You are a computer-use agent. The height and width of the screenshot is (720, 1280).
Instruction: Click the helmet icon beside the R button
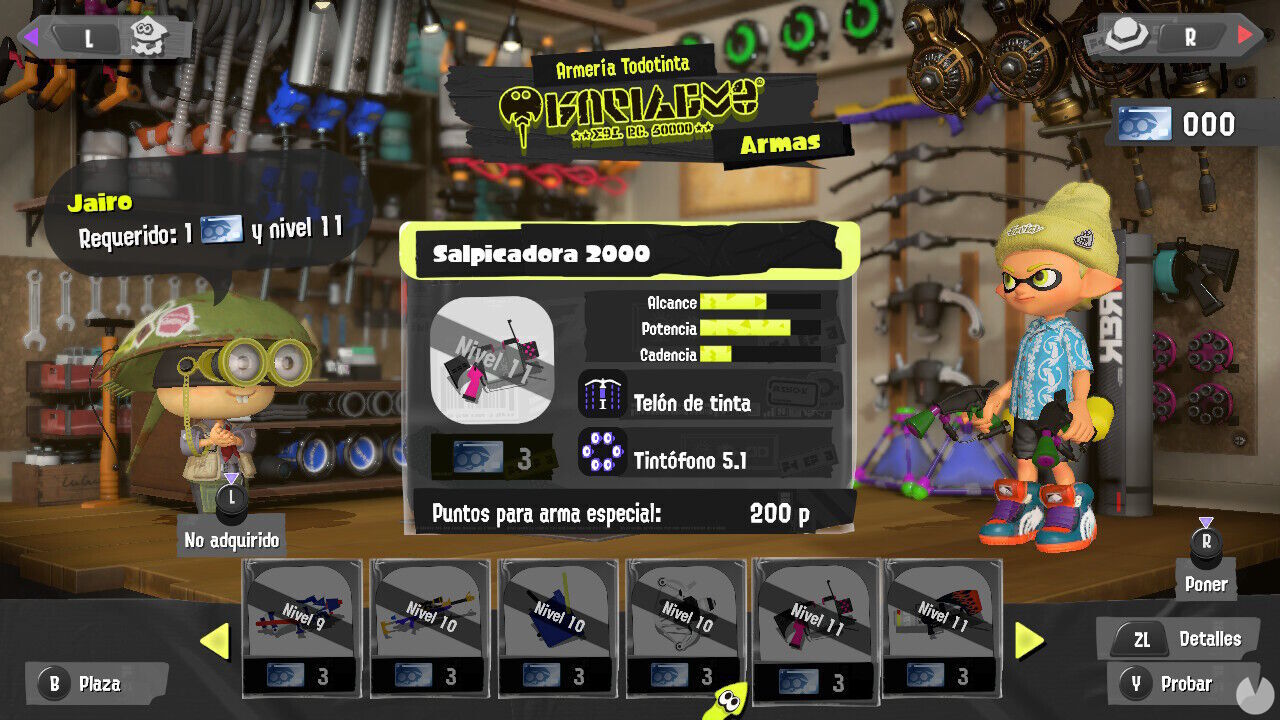pos(1124,33)
